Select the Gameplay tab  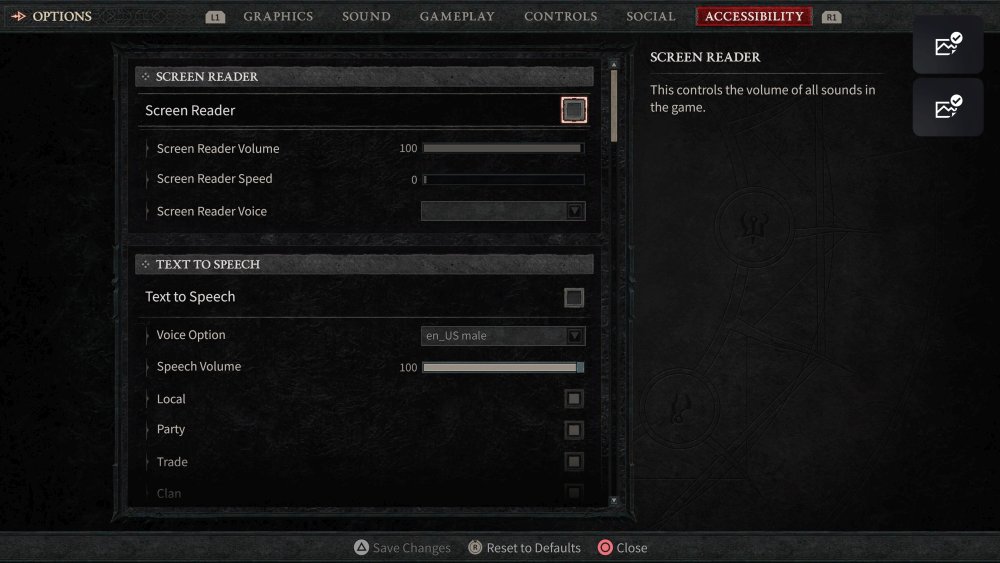coord(457,17)
